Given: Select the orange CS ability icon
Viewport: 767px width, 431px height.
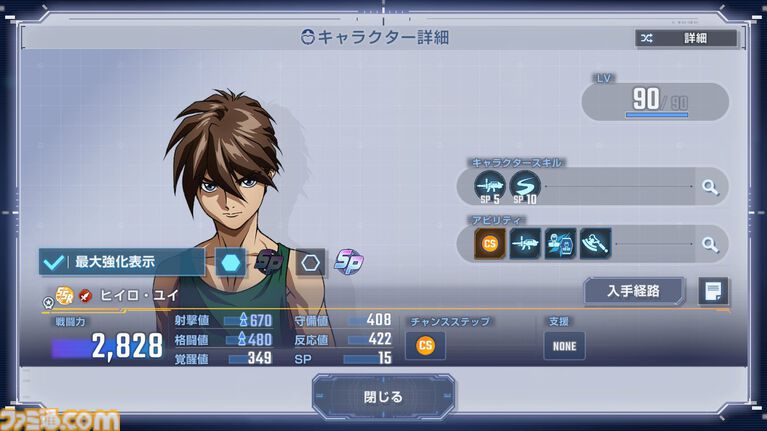Looking at the screenshot, I should pos(491,243).
